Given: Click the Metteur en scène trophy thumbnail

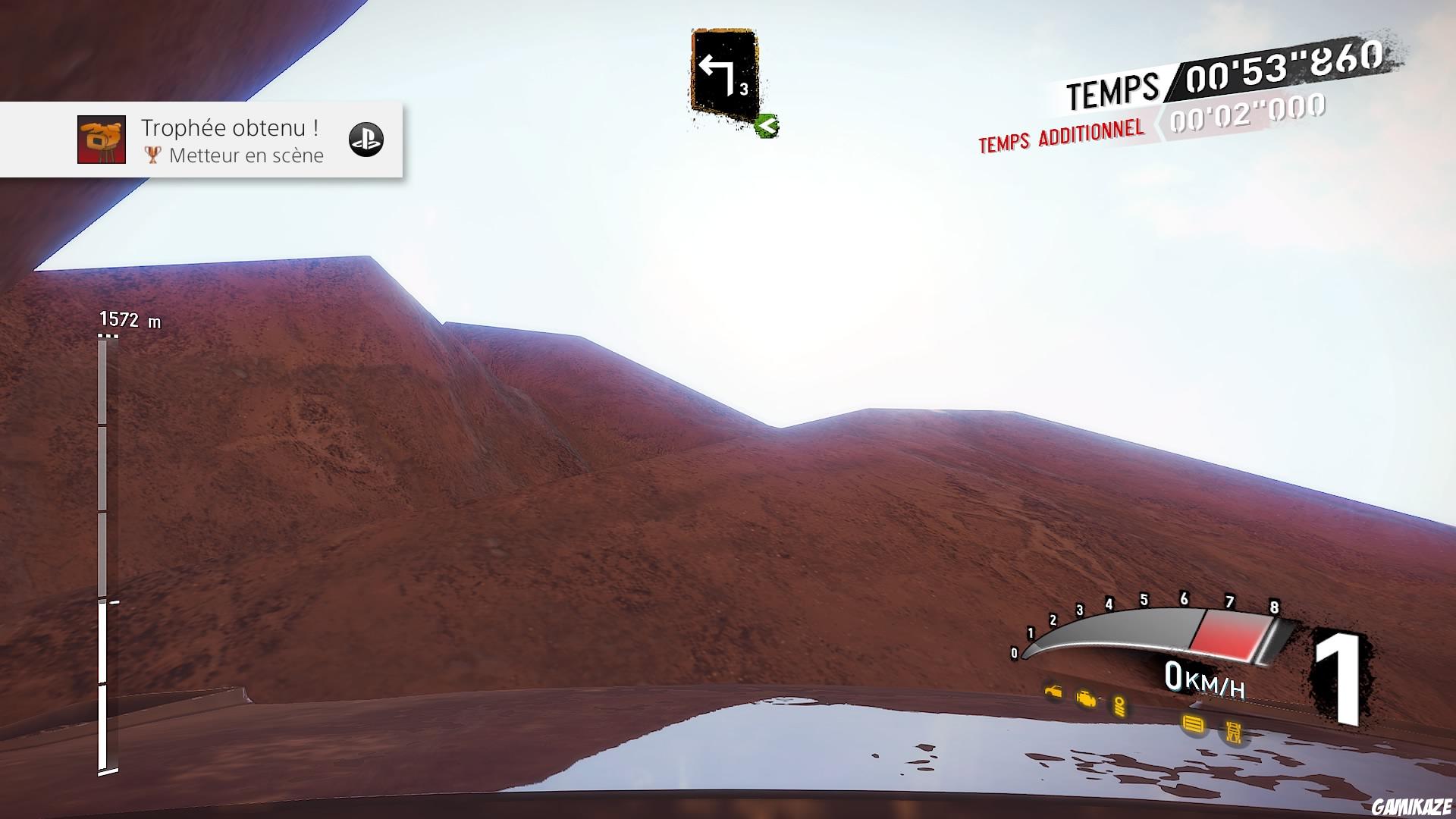Looking at the screenshot, I should pos(102,140).
